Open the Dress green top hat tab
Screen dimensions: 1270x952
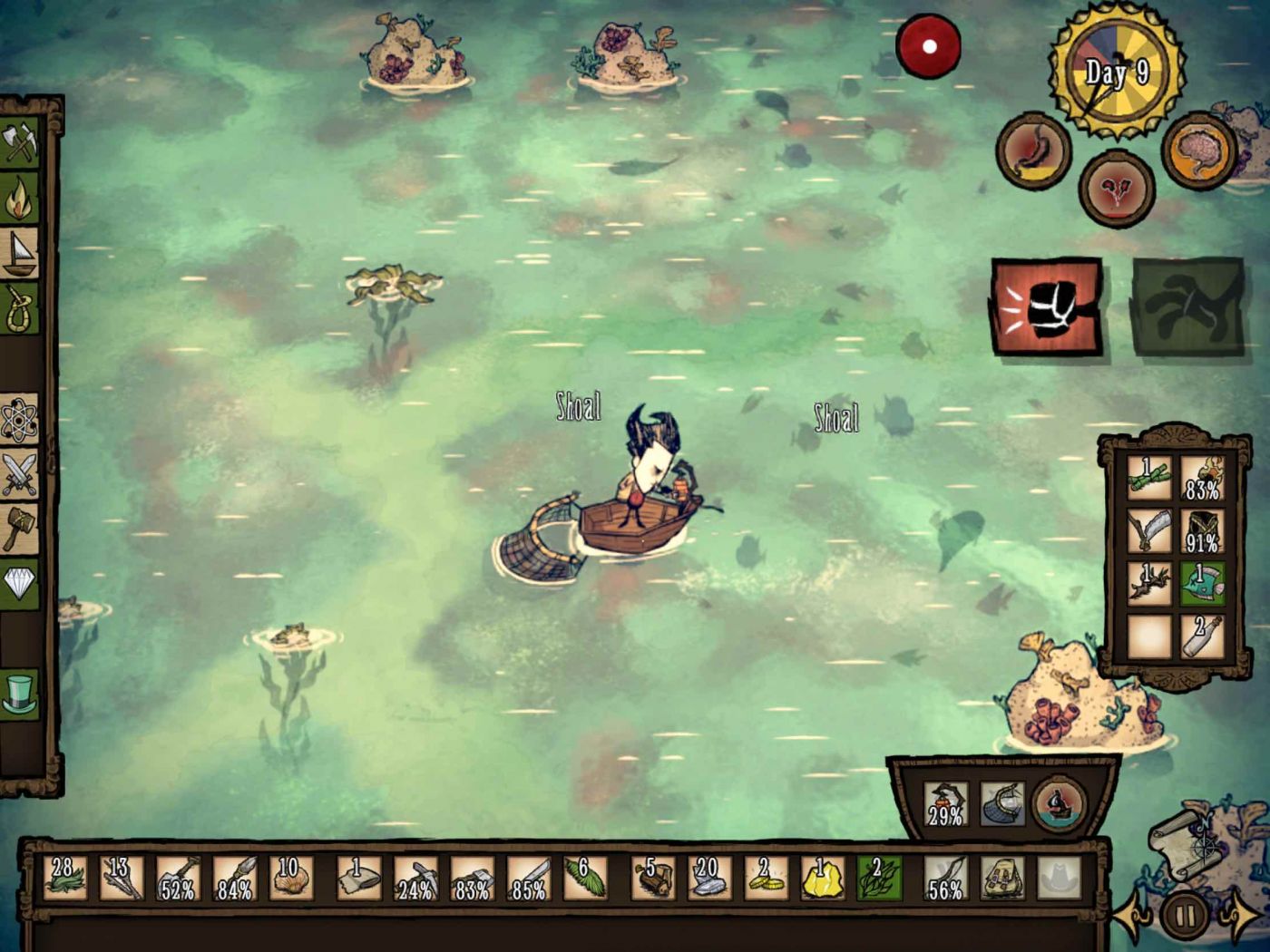(20, 694)
